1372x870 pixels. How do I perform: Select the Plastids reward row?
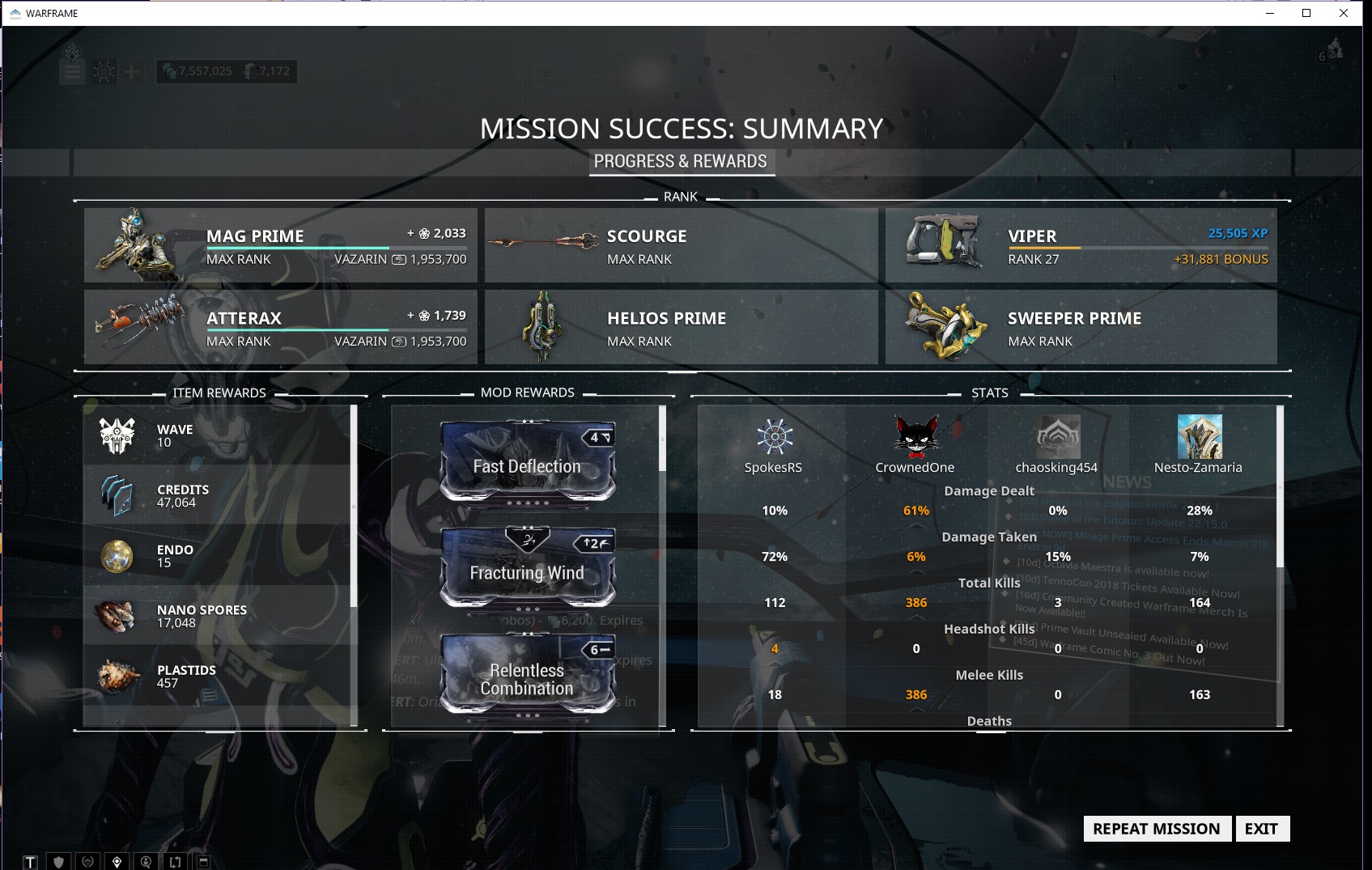(219, 676)
